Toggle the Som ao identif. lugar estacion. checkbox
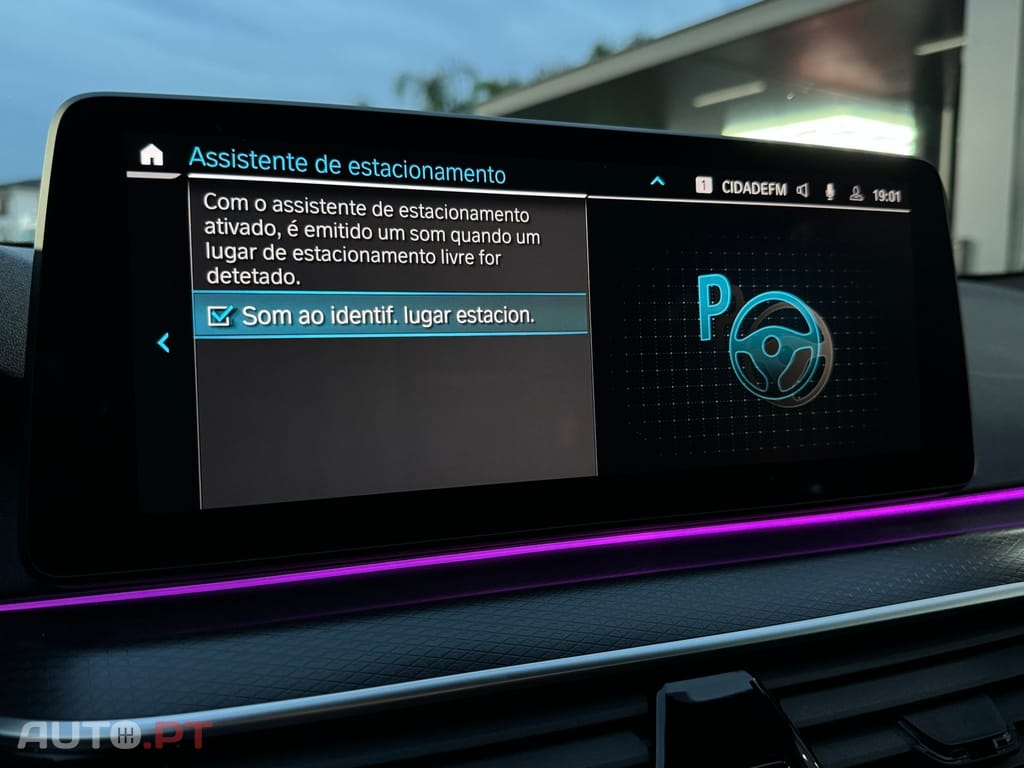 (219, 315)
